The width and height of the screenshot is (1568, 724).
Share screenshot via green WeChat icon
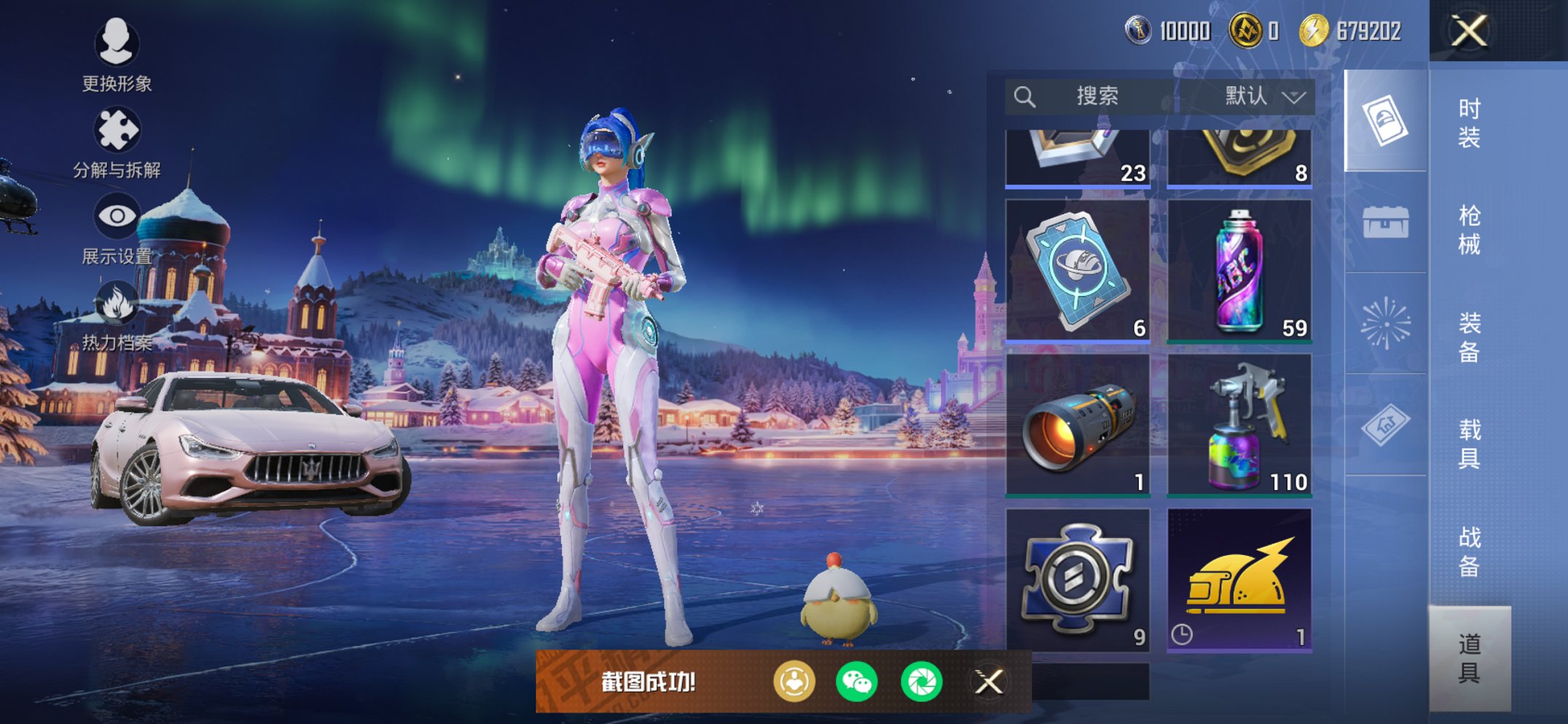coord(856,682)
